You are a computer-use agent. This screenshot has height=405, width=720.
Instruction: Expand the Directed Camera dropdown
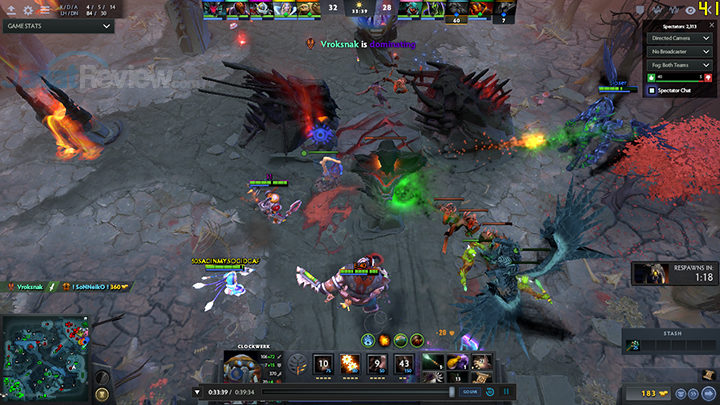point(679,35)
